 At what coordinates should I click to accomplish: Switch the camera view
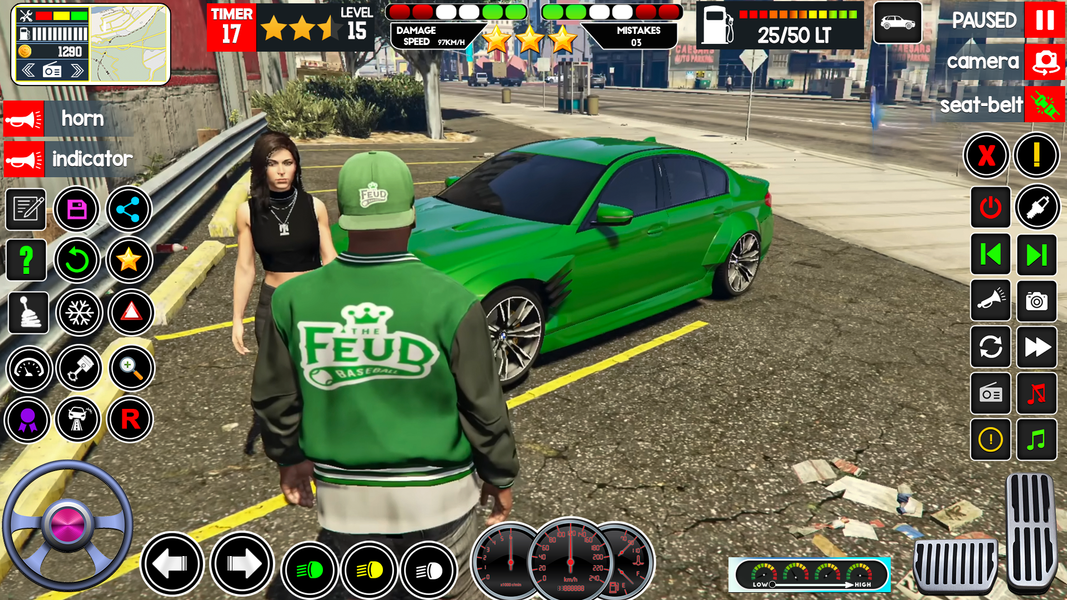click(x=1044, y=62)
